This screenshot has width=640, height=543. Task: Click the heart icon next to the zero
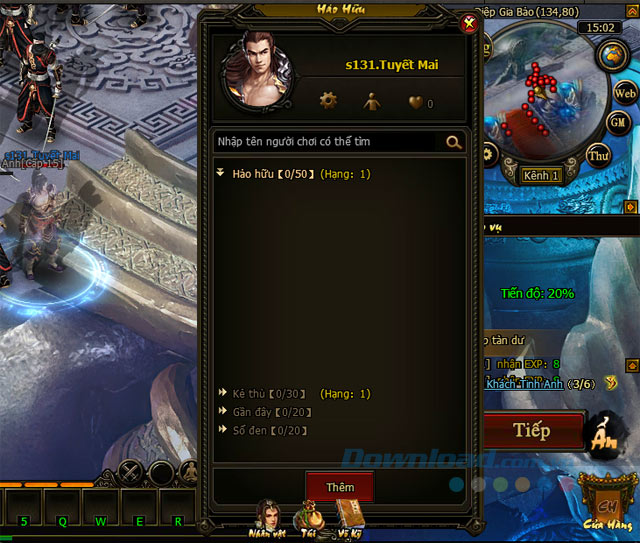click(415, 101)
